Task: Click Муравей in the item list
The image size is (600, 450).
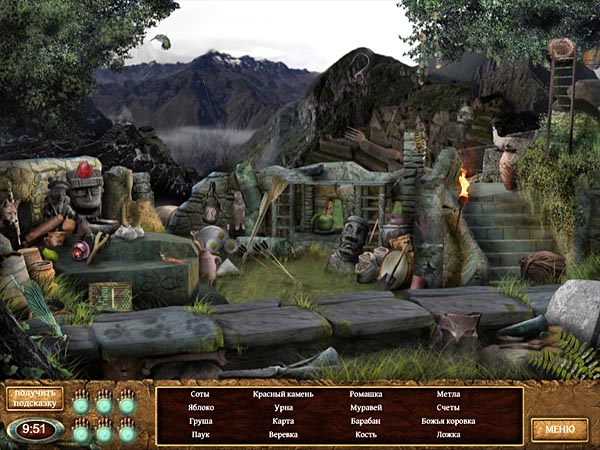Action: [x=366, y=408]
